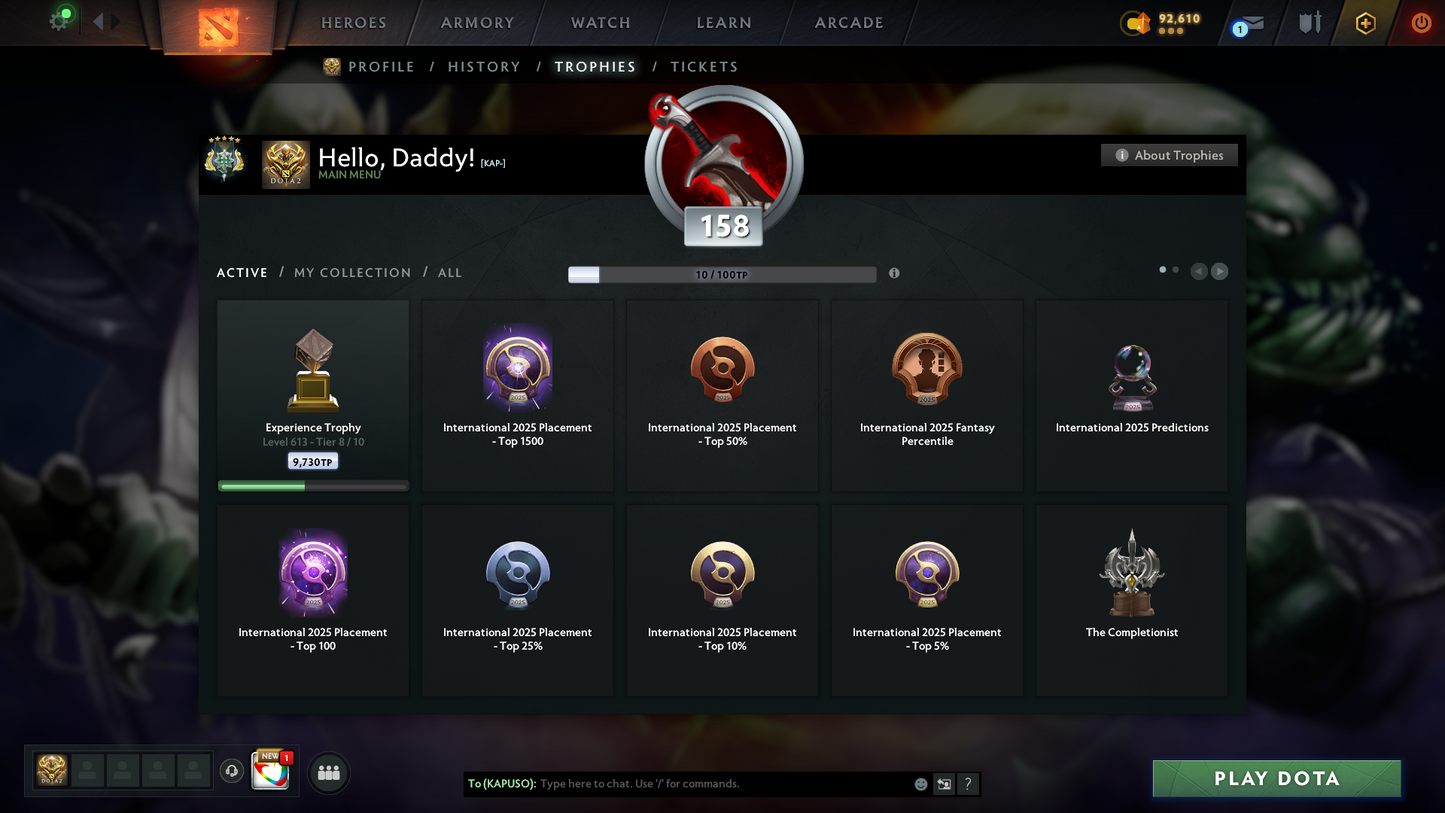Click the red power quit button
1445x813 pixels.
(1420, 22)
